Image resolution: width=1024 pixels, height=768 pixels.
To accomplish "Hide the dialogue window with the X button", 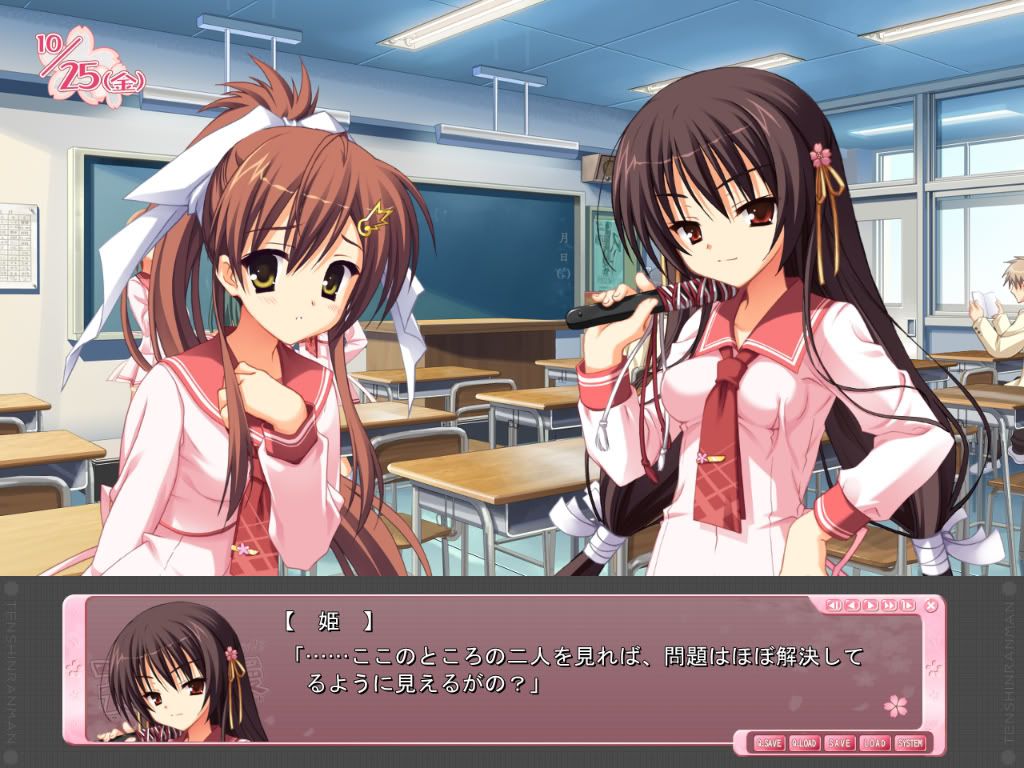I will coord(932,605).
